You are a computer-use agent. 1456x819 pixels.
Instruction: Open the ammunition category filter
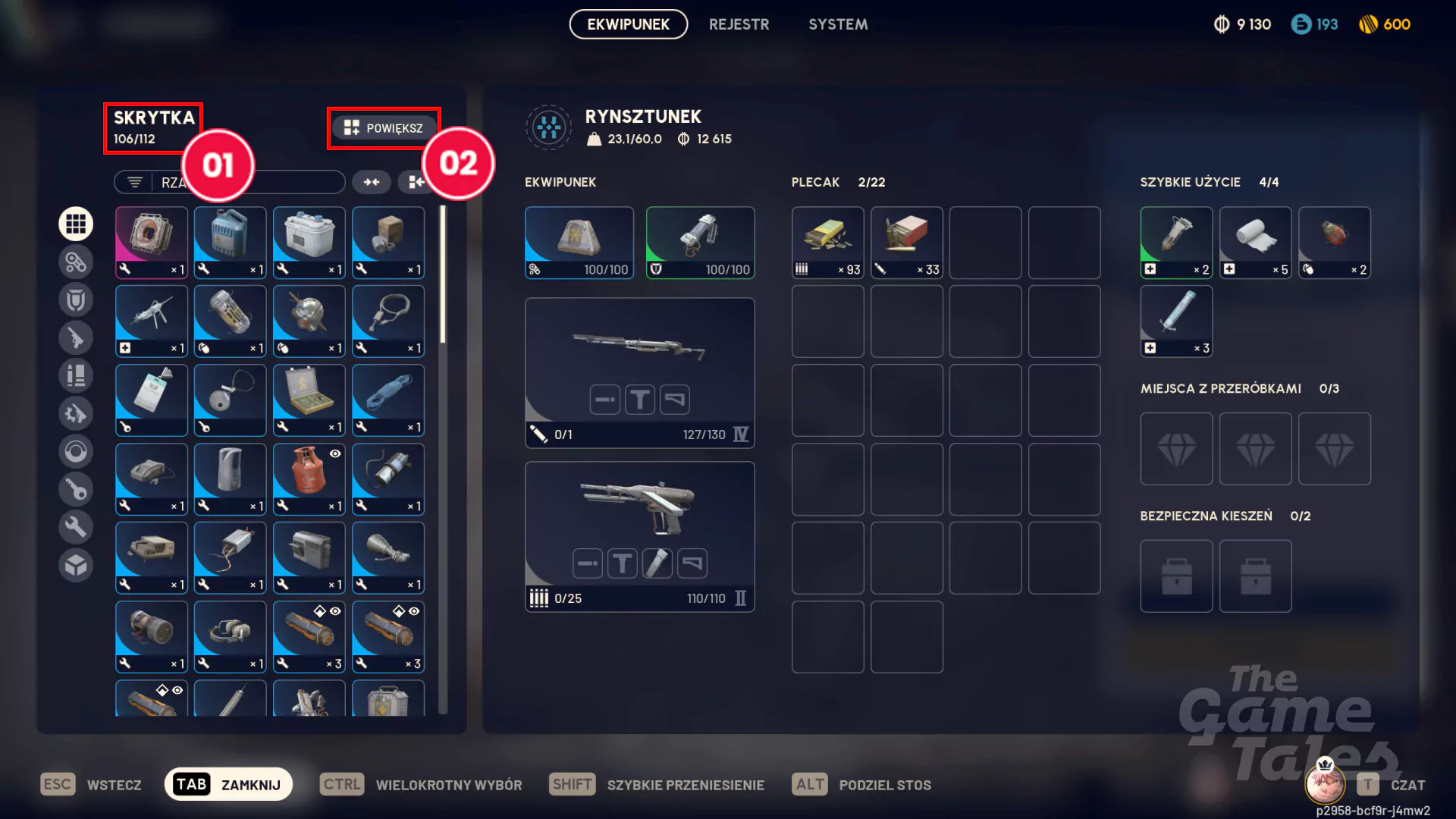tap(76, 375)
